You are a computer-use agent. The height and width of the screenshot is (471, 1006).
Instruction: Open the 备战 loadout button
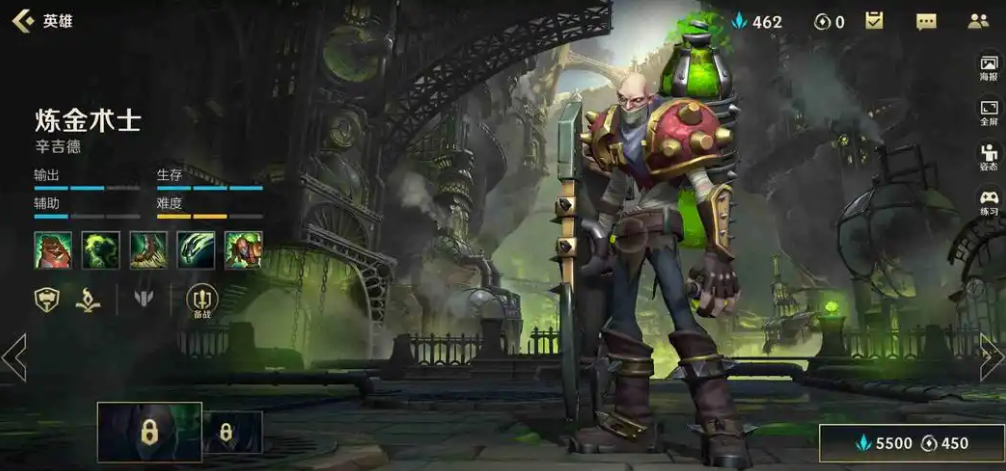(202, 299)
